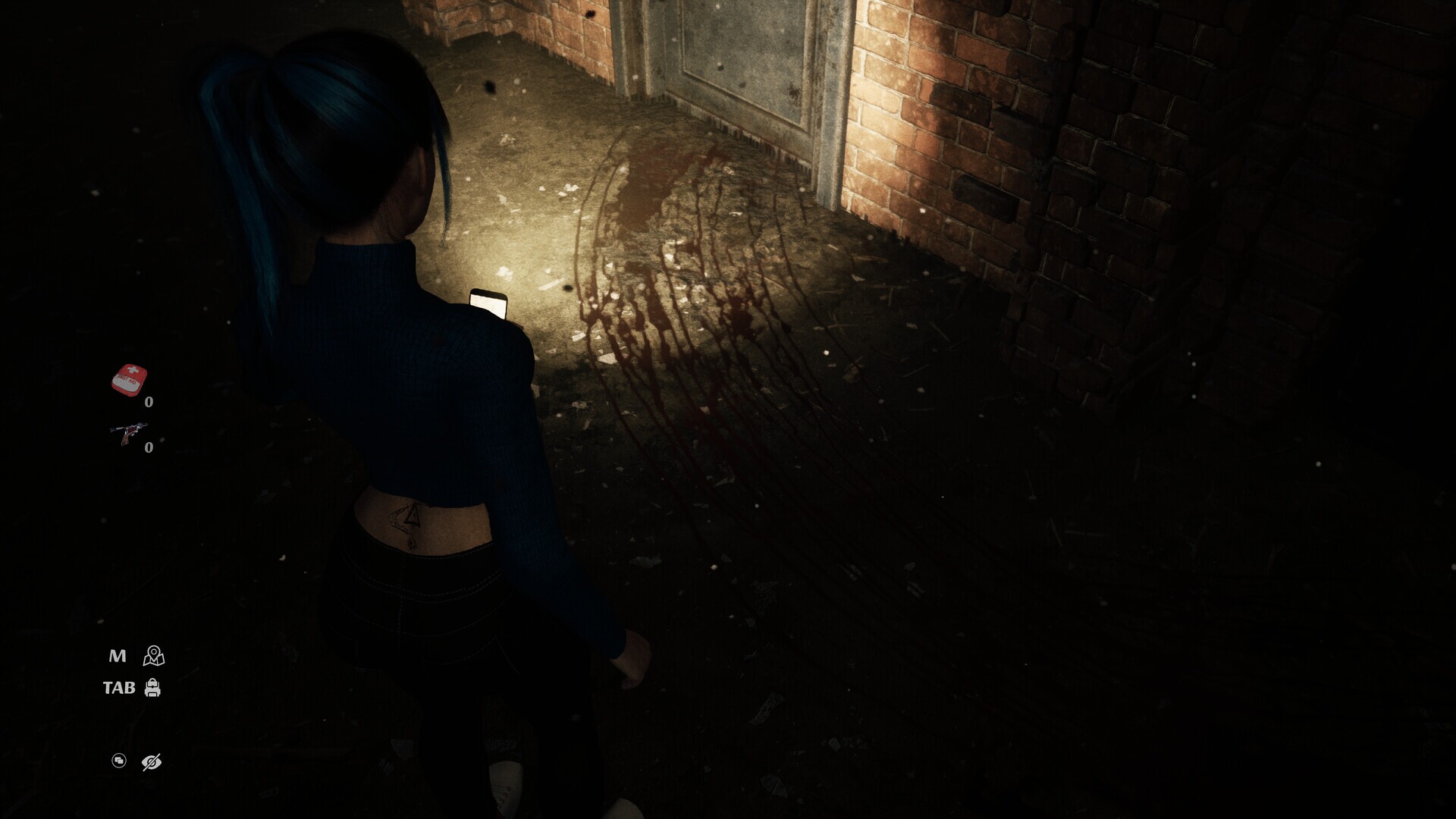Click the zero counter beside the medkit

pos(149,401)
